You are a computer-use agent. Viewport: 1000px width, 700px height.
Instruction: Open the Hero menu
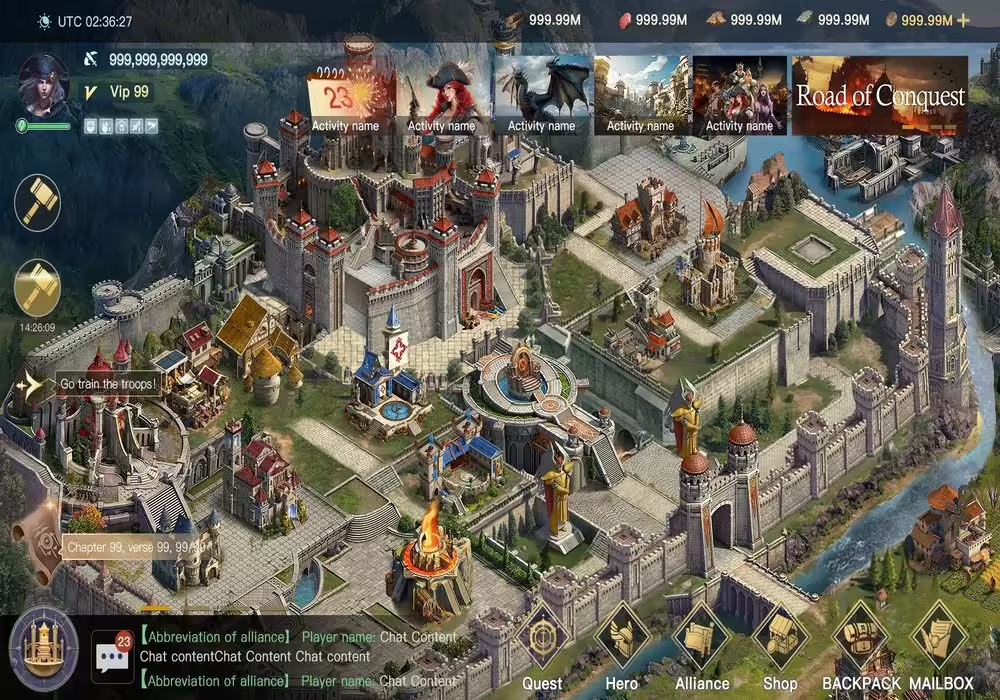(622, 638)
